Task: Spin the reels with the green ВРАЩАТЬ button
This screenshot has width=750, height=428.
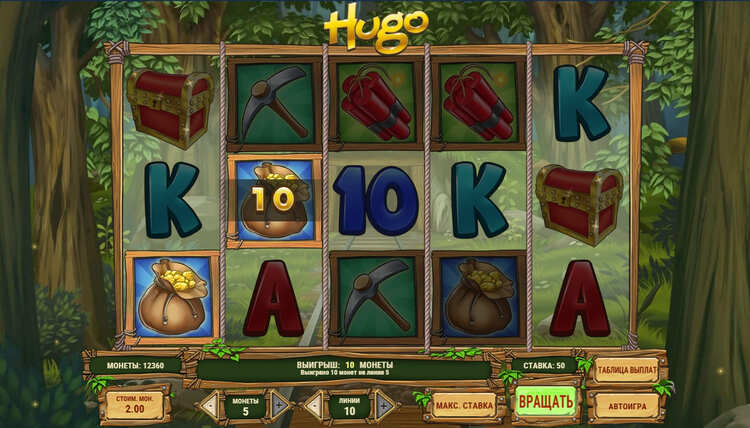Action: [x=545, y=403]
